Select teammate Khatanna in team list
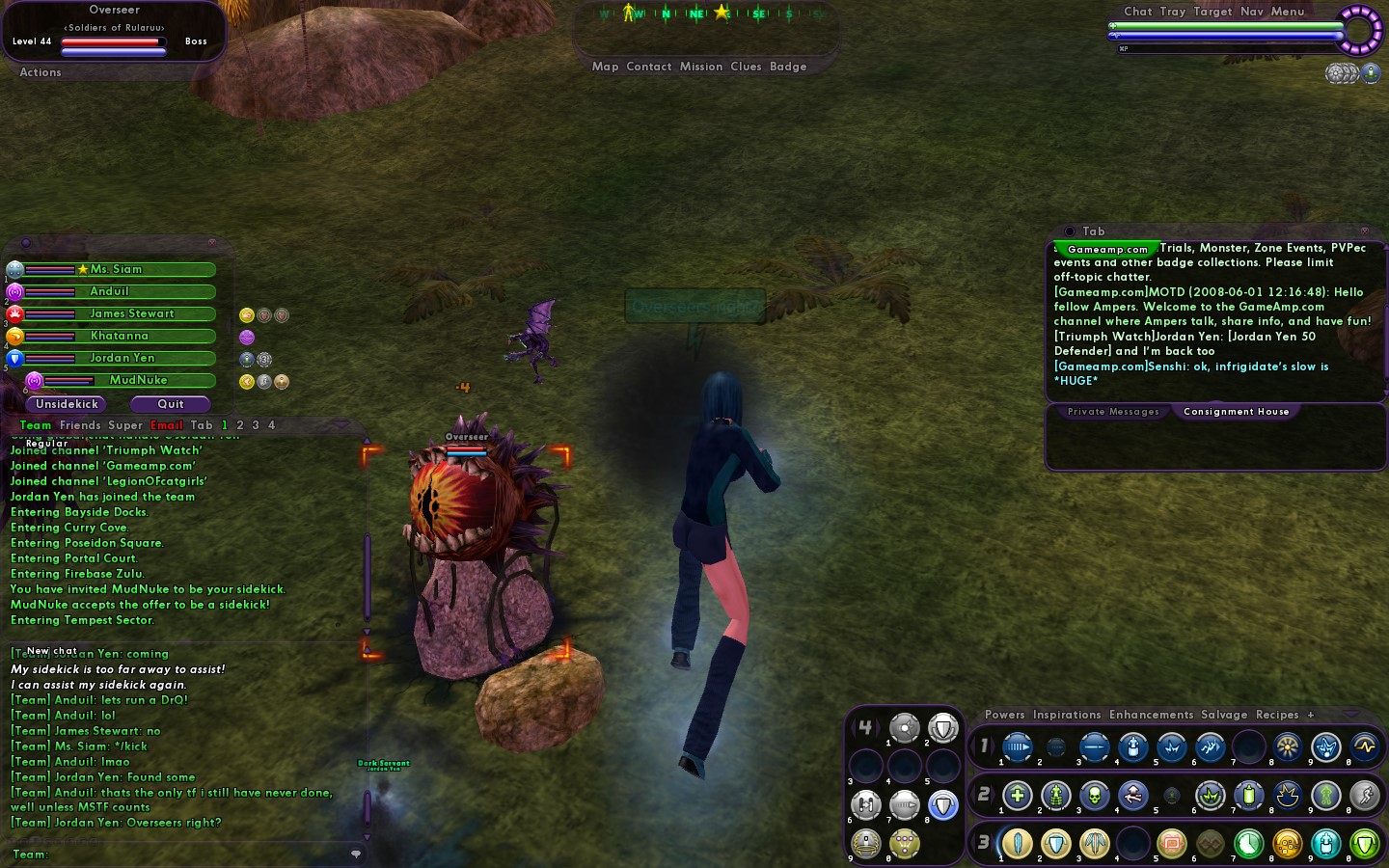 pos(120,336)
